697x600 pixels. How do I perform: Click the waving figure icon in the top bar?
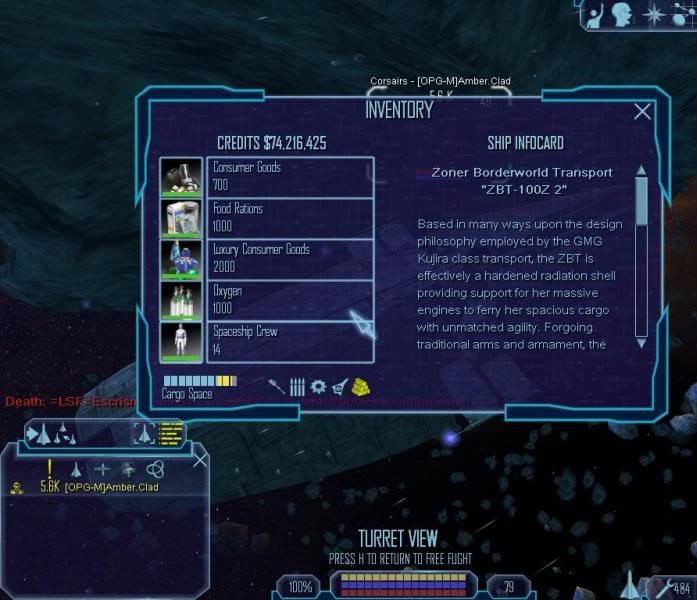pos(595,15)
